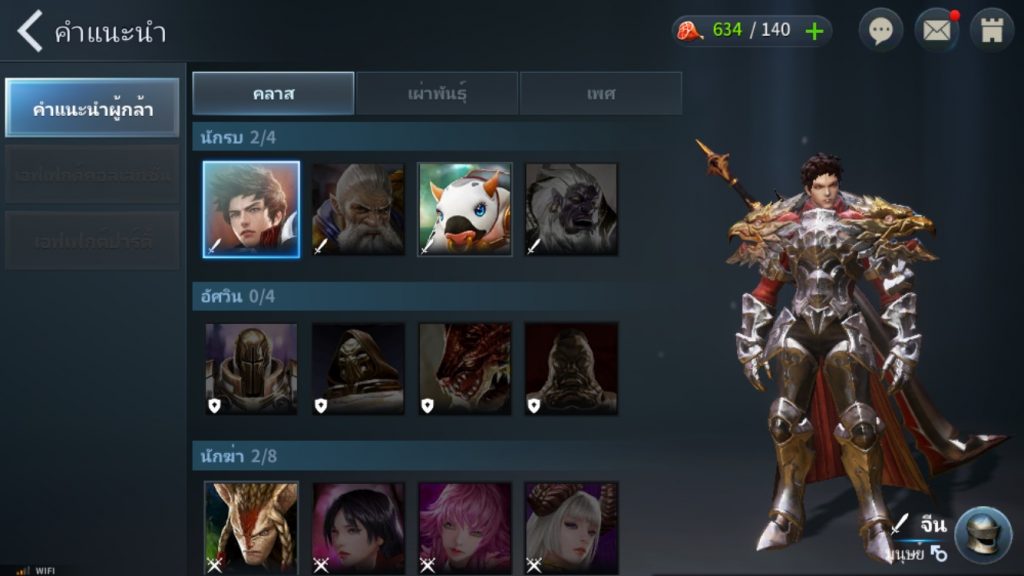Show the เพศ tab
Image resolution: width=1024 pixels, height=576 pixels.
pyautogui.click(x=601, y=93)
